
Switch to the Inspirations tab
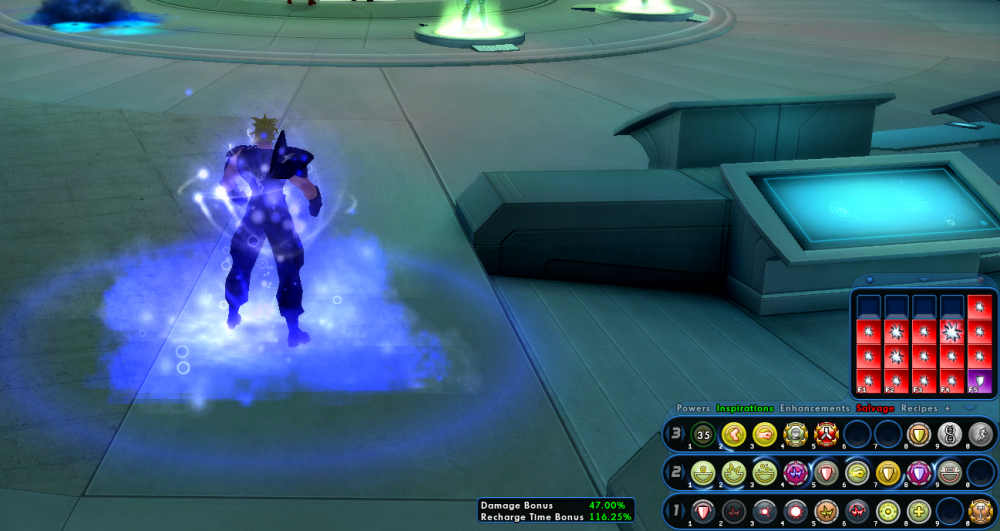[745, 408]
